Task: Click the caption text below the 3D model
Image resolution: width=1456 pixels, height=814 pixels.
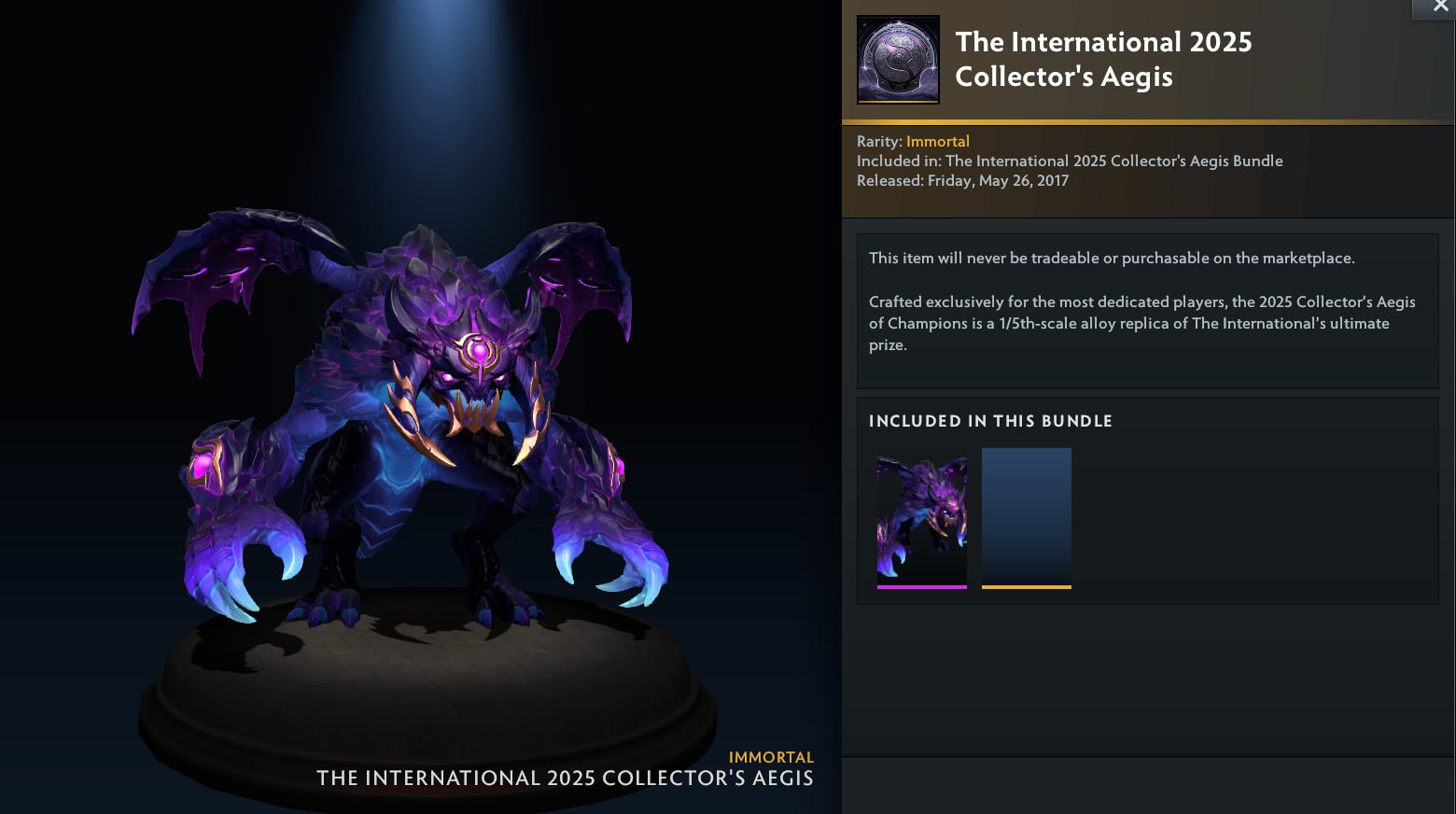Action: [564, 778]
